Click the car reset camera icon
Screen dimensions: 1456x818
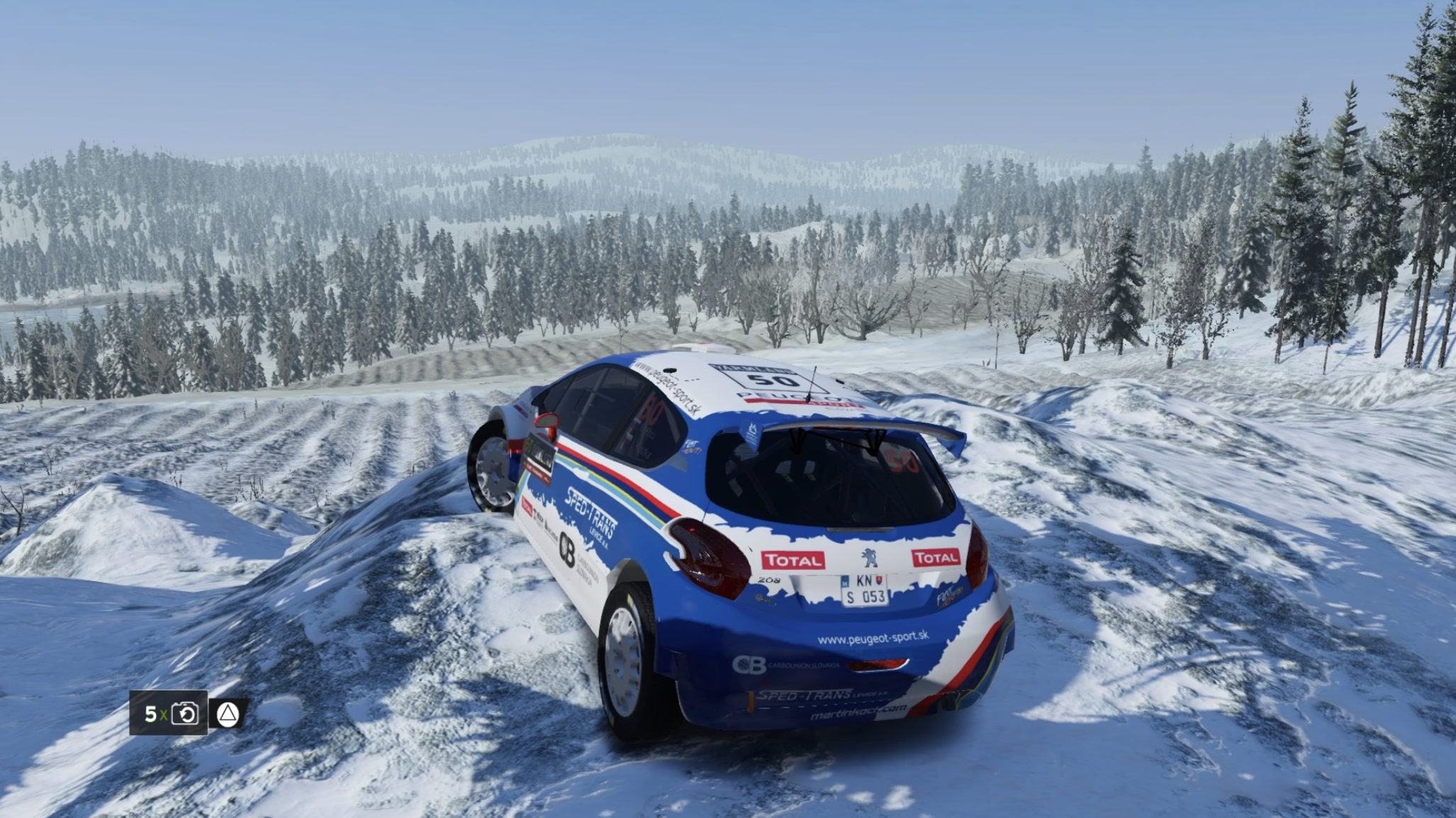185,713
